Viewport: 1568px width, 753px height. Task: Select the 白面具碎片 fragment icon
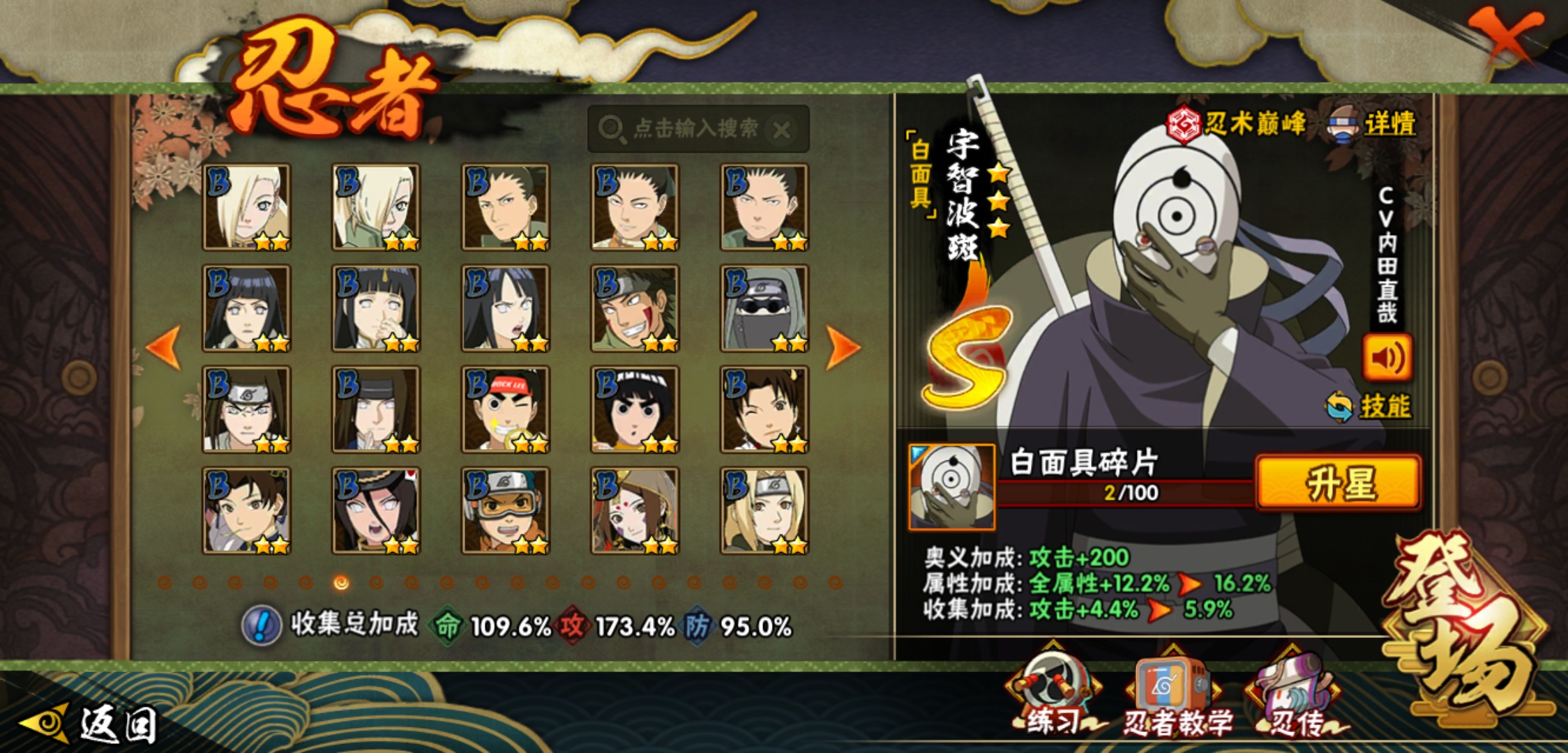(951, 487)
